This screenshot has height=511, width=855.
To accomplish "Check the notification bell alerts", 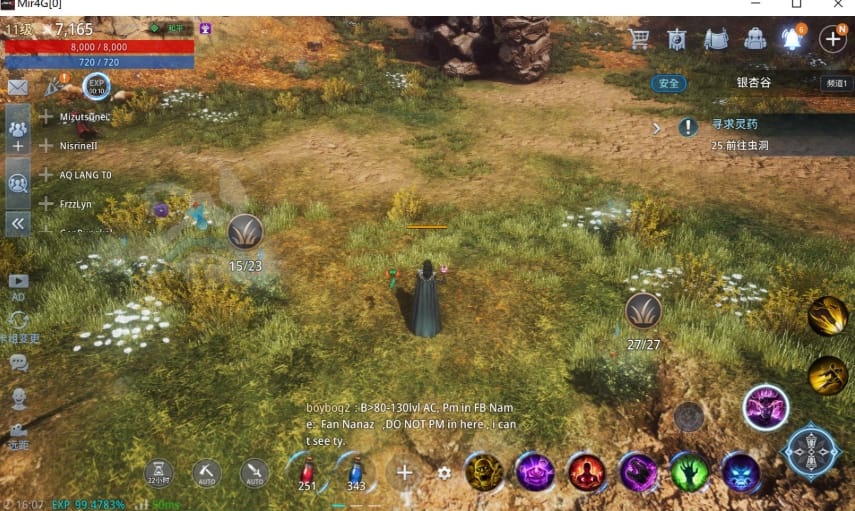I will pyautogui.click(x=793, y=39).
